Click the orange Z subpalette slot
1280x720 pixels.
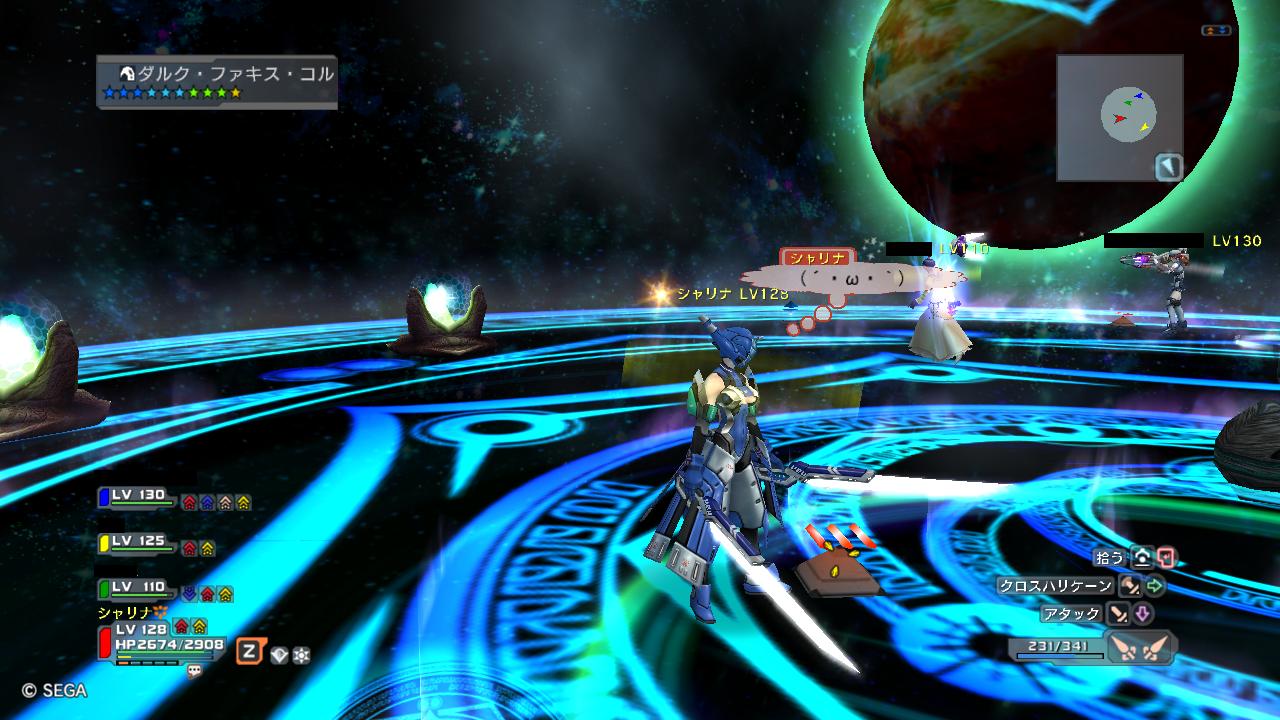pos(250,652)
